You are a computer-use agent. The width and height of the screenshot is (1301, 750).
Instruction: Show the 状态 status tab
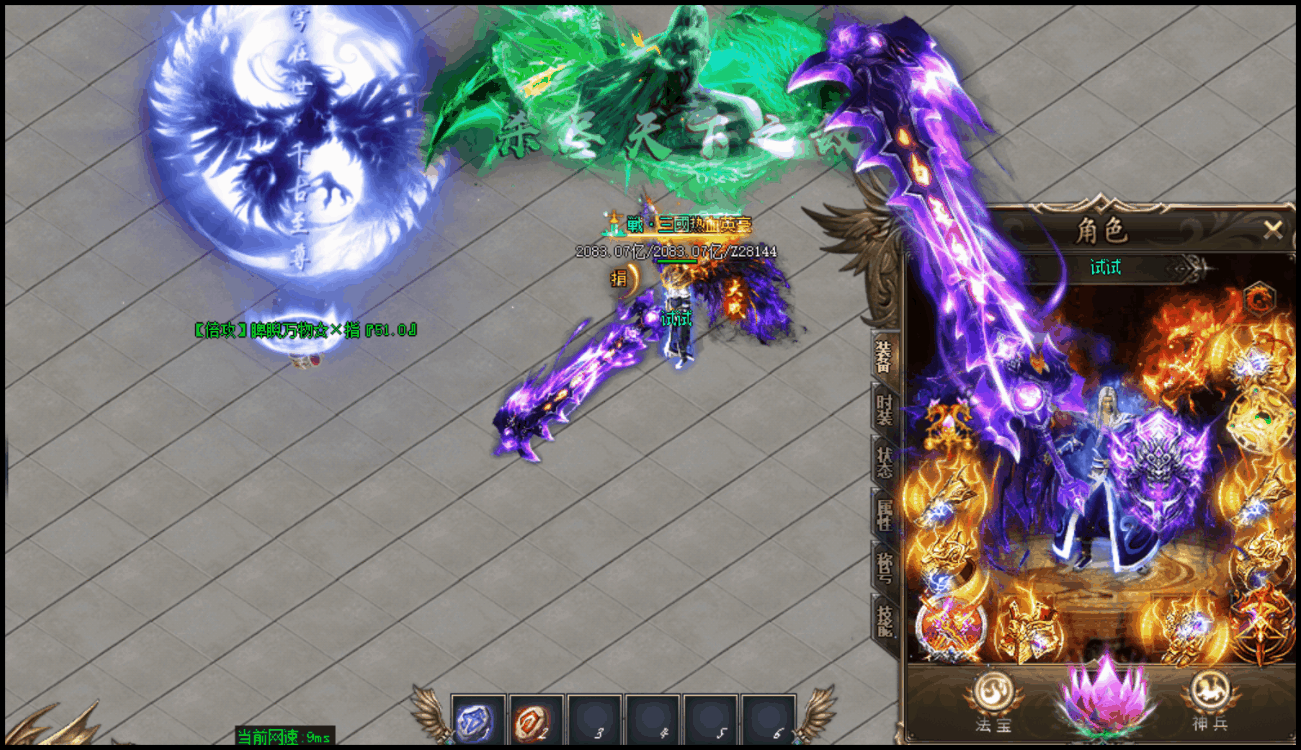point(885,462)
